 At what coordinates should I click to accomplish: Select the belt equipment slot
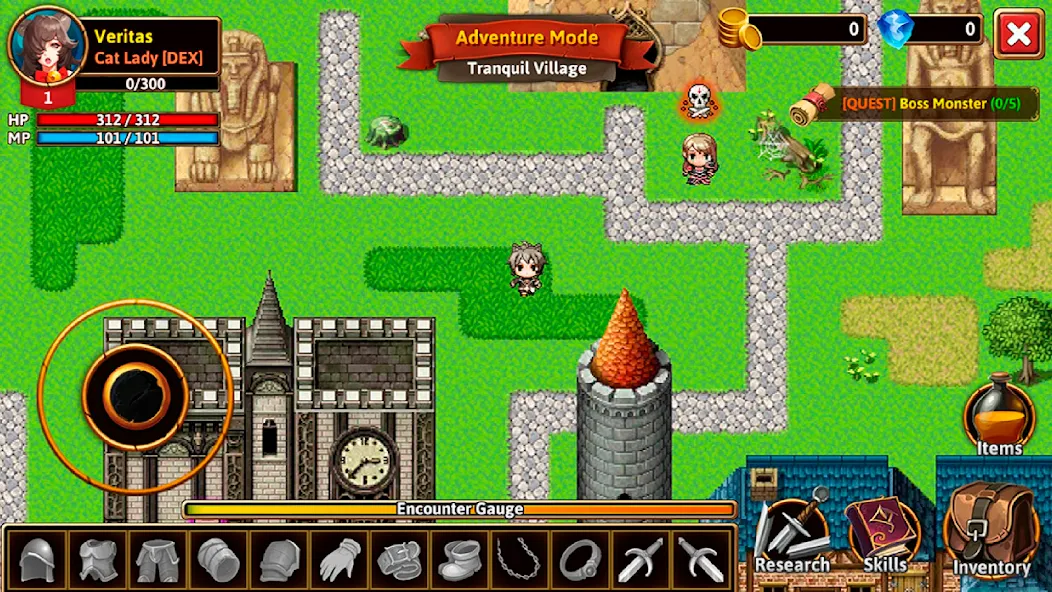[400, 558]
